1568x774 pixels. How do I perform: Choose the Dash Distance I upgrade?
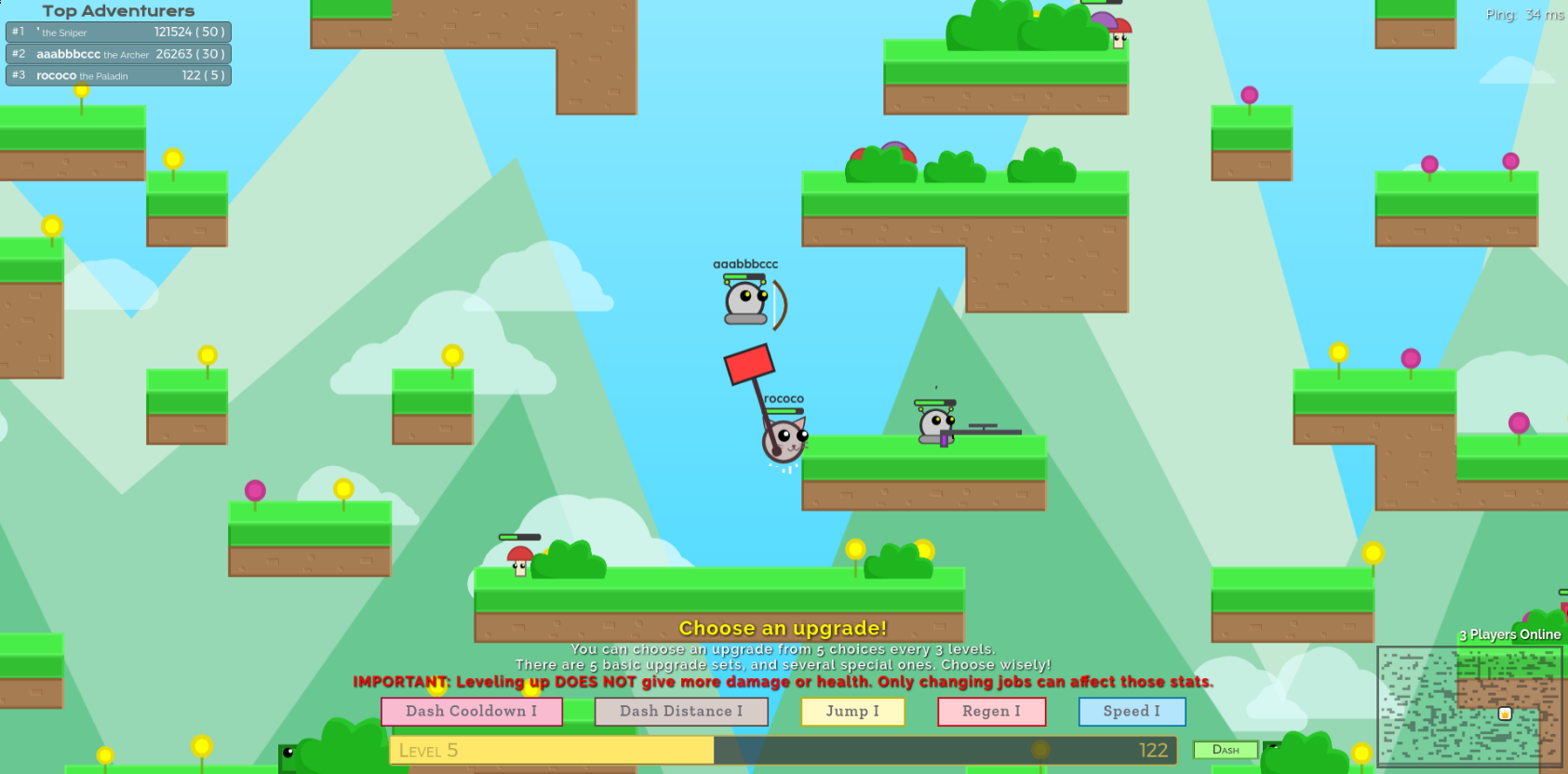[x=681, y=711]
